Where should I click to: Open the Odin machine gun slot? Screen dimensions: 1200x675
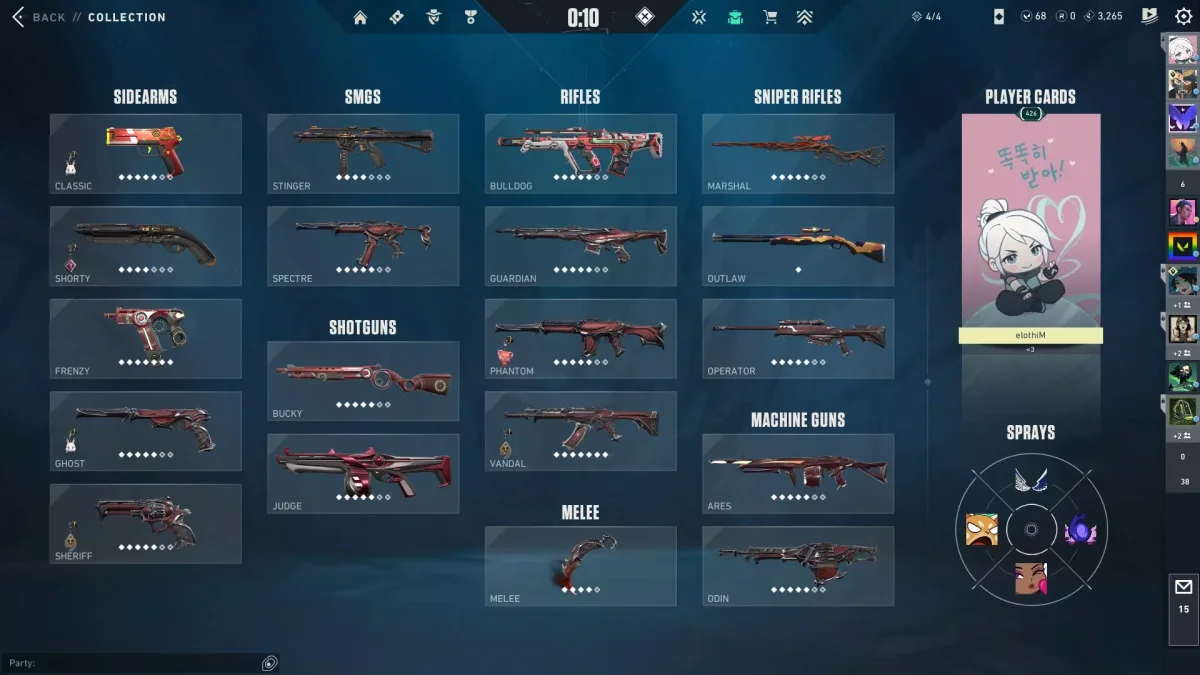click(x=798, y=566)
